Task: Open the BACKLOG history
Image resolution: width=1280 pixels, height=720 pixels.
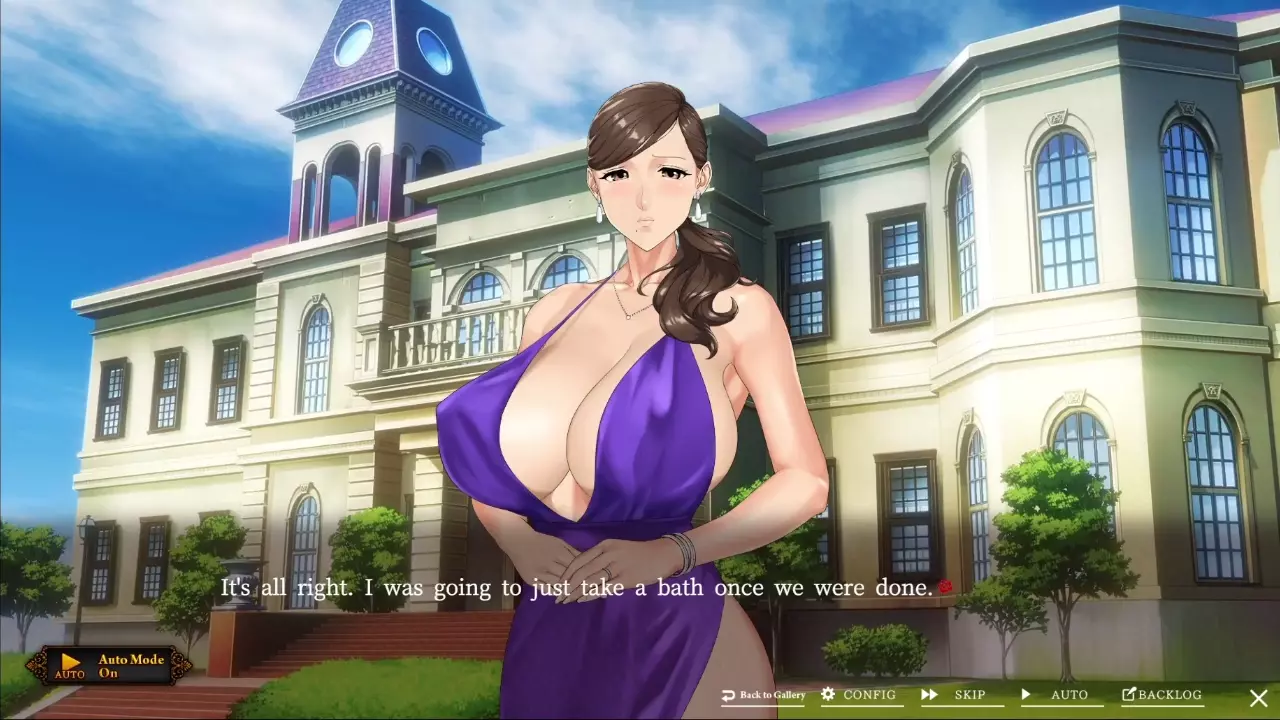Action: pos(1161,695)
